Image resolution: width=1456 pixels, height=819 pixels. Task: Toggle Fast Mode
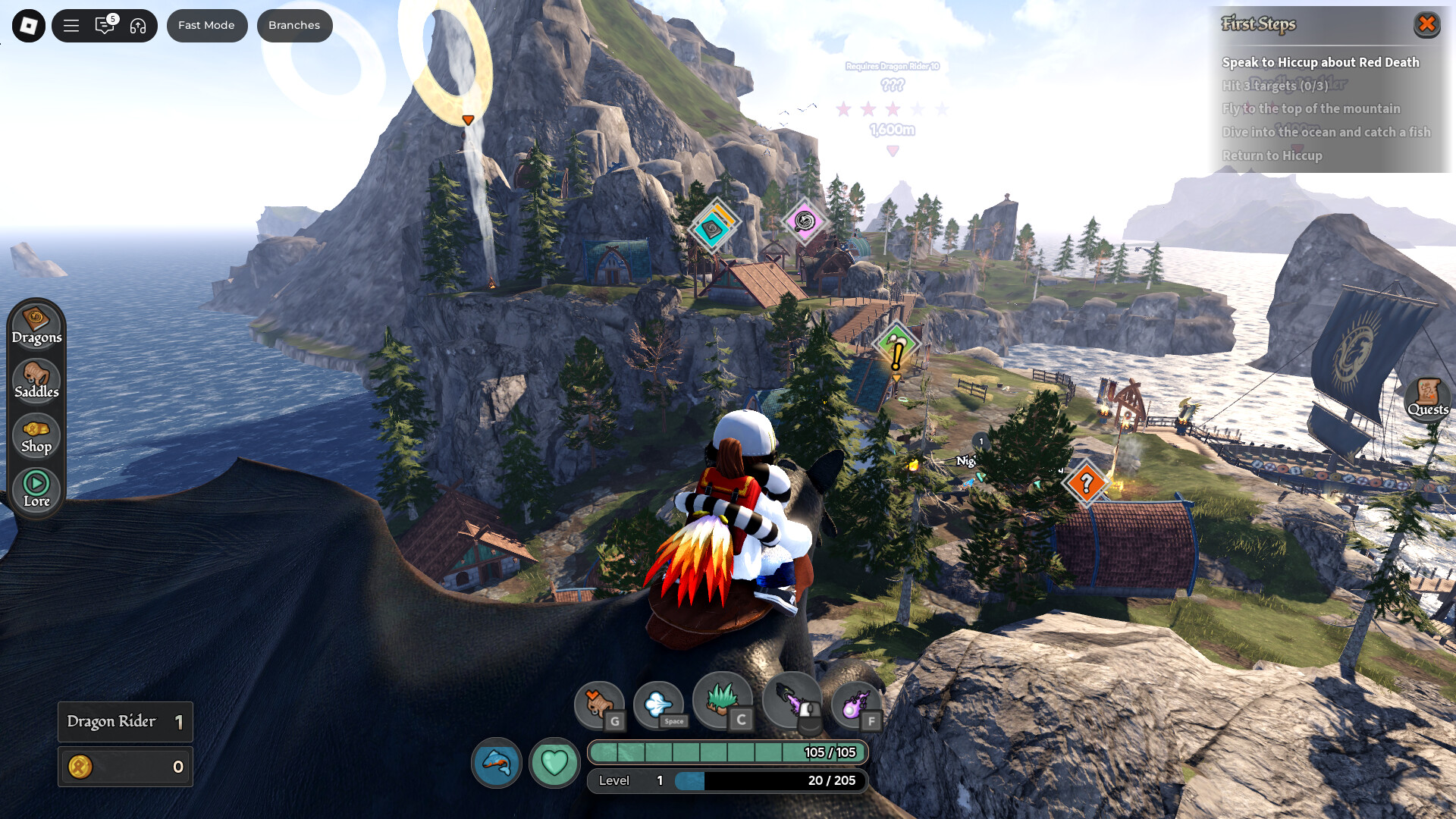(x=206, y=26)
